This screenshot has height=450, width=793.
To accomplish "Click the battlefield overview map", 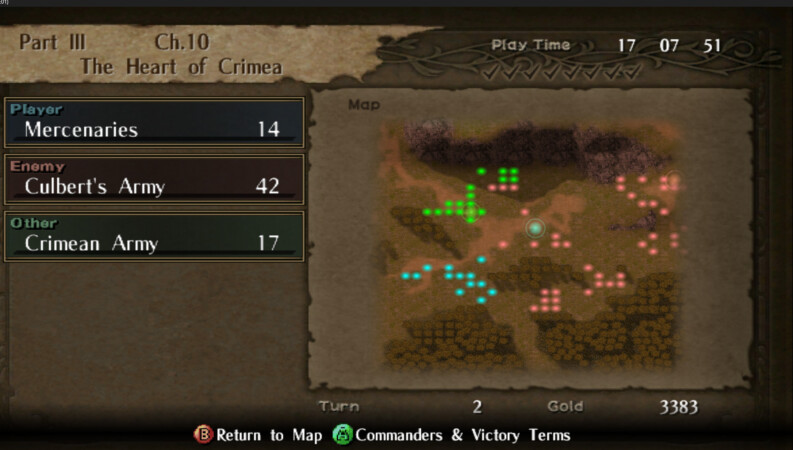I will pos(530,243).
